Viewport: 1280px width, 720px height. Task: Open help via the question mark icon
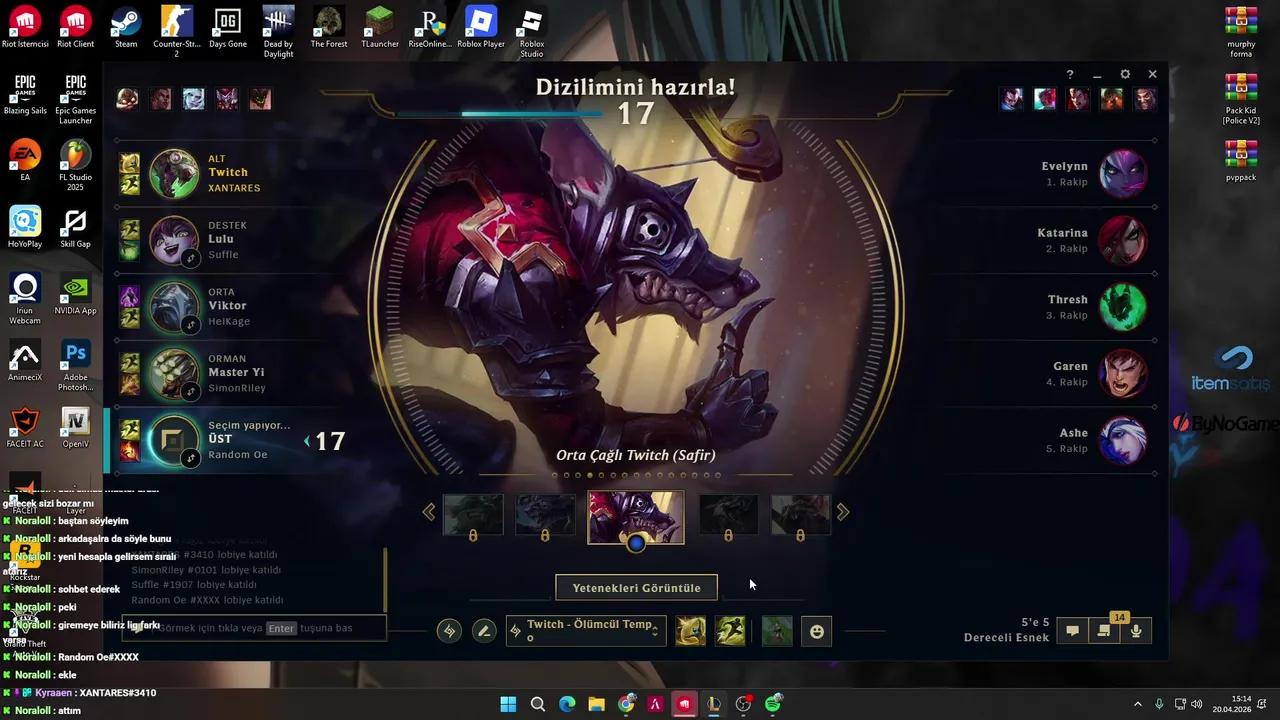pos(1069,74)
